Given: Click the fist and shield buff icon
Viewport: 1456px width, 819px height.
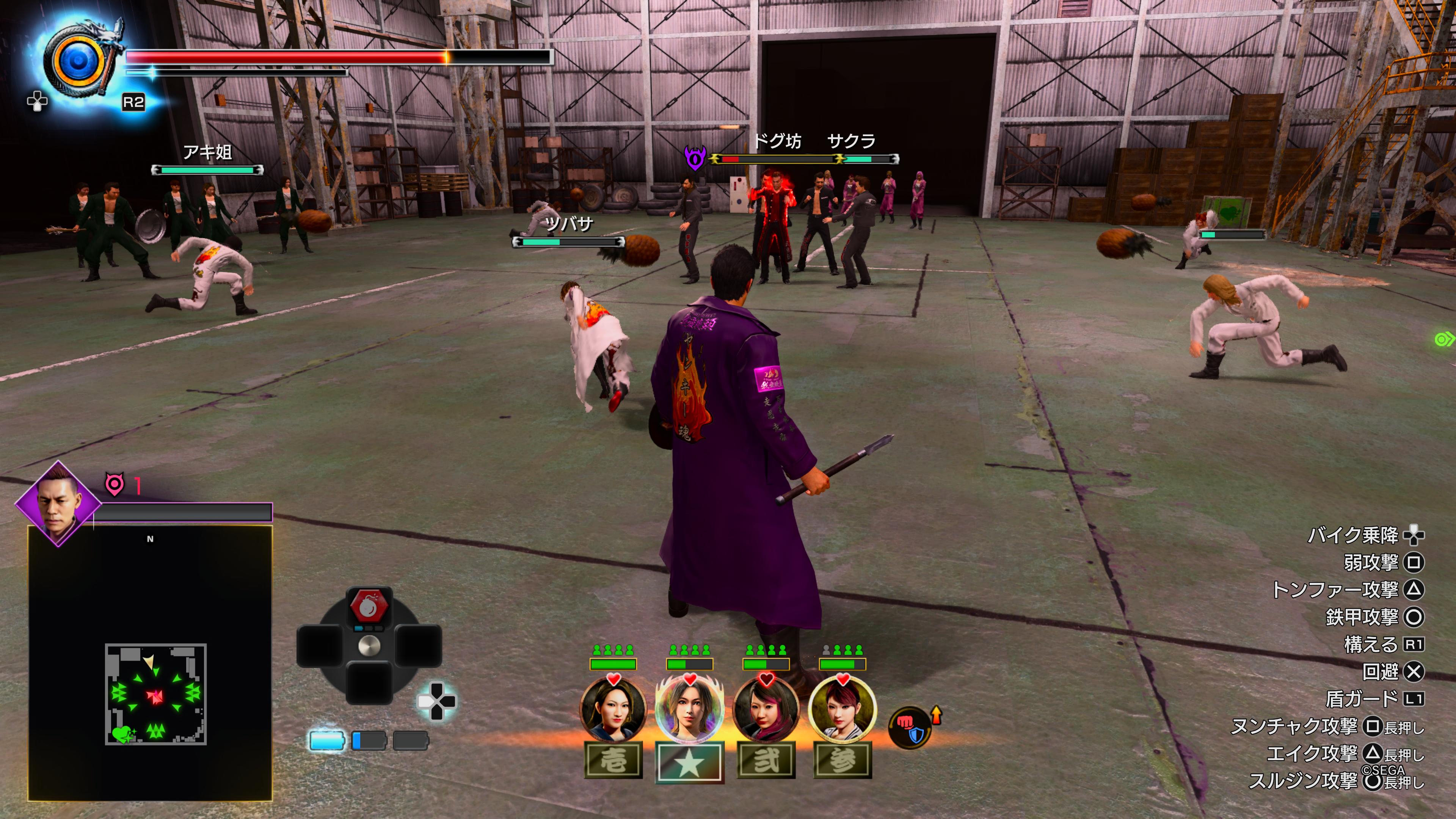Looking at the screenshot, I should click(910, 728).
